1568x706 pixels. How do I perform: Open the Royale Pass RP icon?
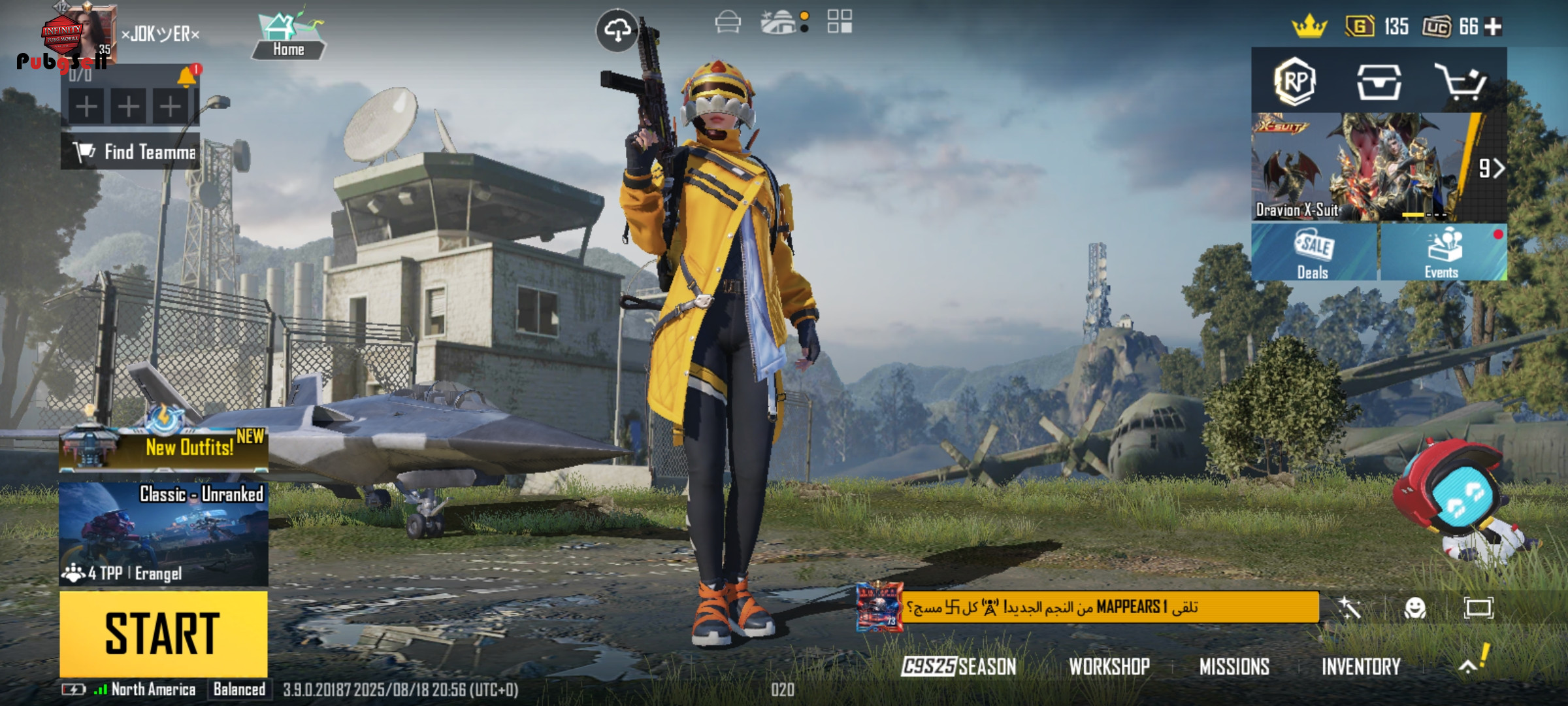click(x=1295, y=82)
